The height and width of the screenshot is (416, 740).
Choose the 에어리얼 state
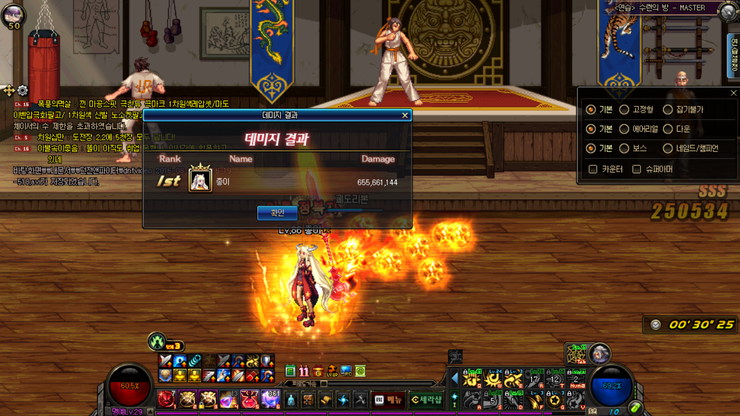(624, 129)
